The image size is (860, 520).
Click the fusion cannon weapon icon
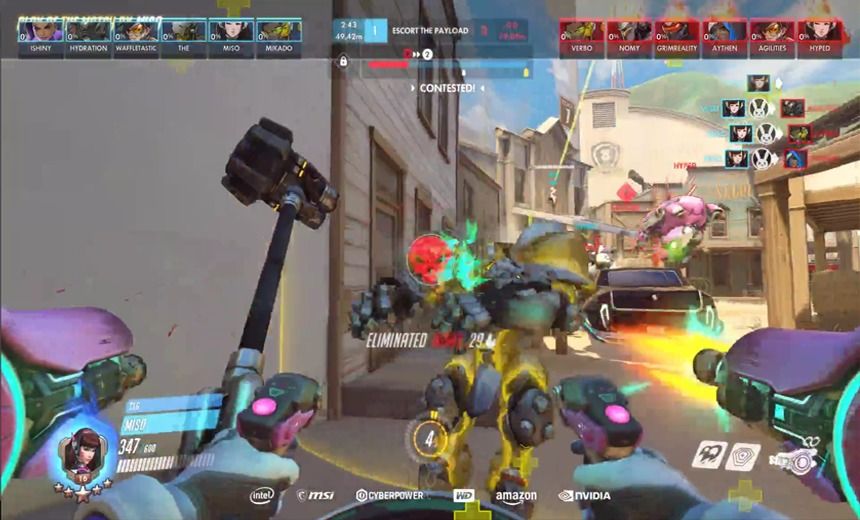tap(793, 461)
